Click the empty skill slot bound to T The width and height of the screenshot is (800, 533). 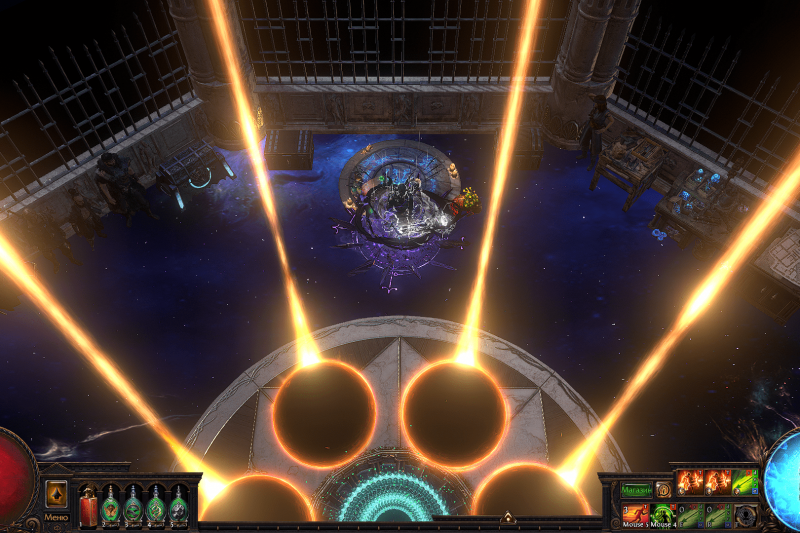(745, 514)
